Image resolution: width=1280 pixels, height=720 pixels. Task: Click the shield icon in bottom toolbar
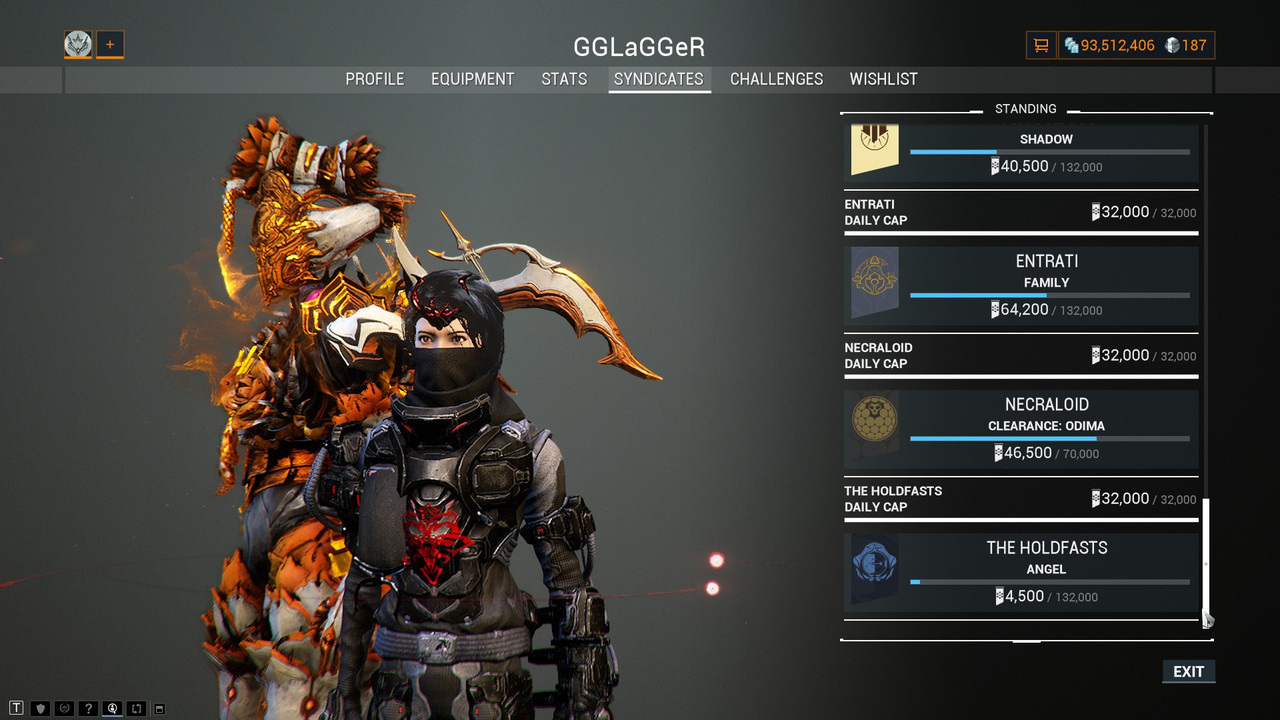[41, 709]
